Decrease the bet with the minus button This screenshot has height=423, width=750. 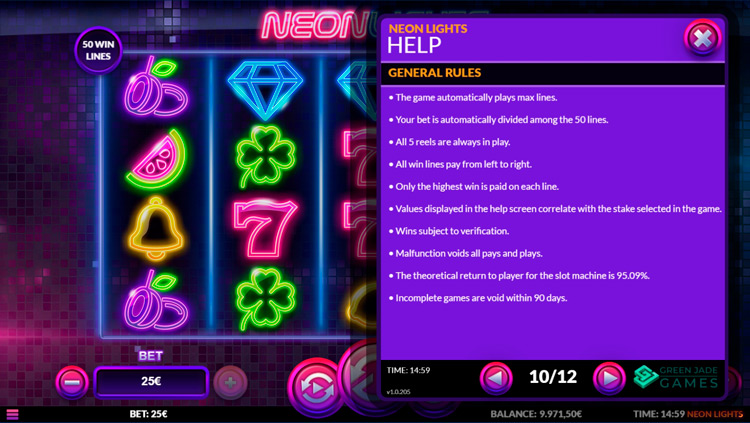(72, 382)
